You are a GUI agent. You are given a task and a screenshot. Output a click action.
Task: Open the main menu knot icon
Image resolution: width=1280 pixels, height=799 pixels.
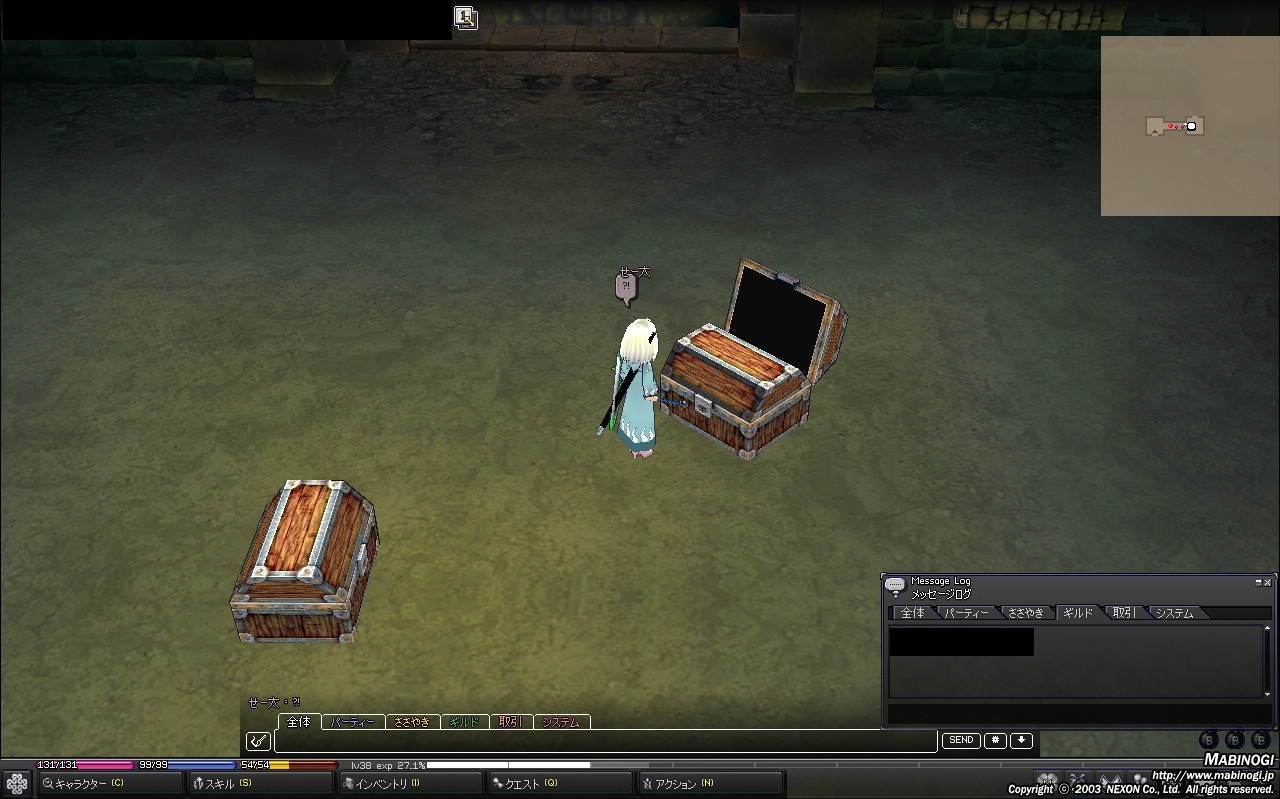coord(17,783)
